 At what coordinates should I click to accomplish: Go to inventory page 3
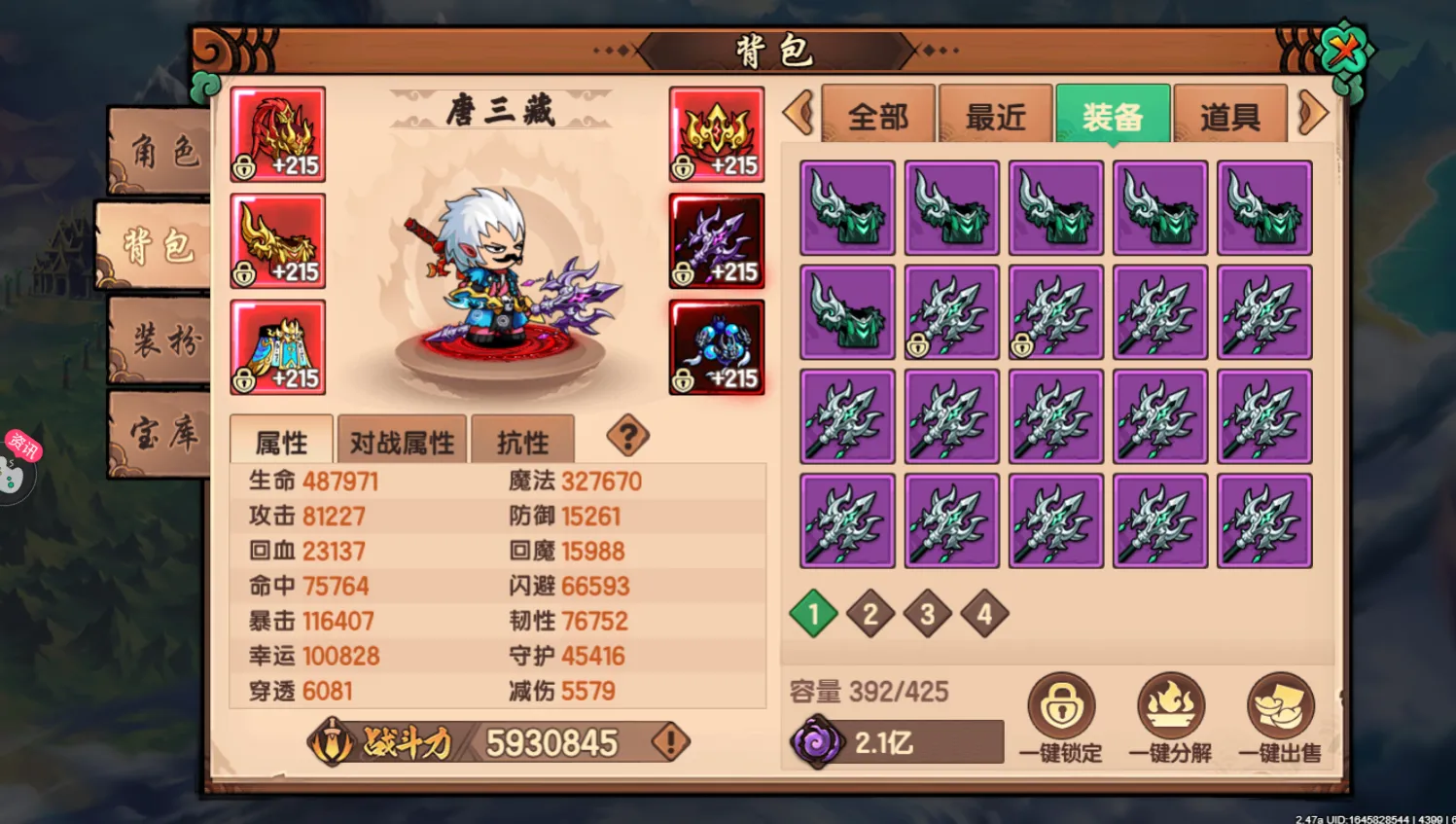pos(927,614)
